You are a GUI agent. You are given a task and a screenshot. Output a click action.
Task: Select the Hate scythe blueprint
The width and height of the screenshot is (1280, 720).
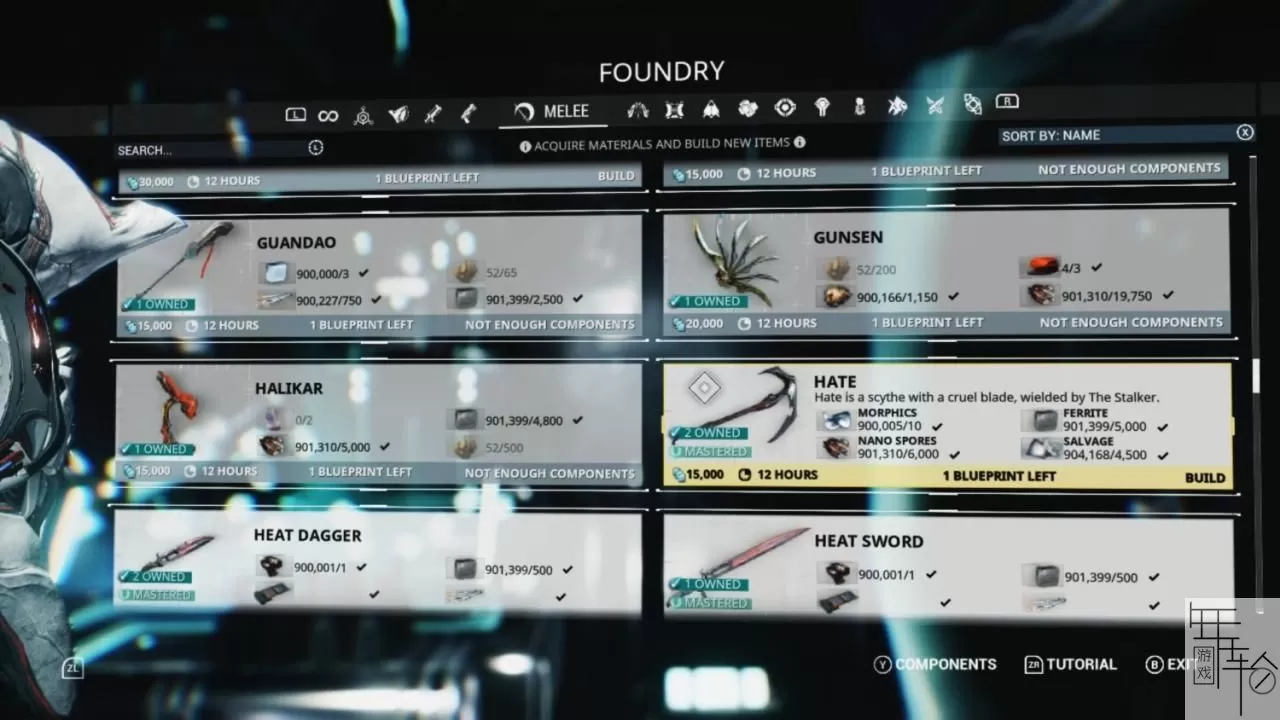[x=945, y=420]
